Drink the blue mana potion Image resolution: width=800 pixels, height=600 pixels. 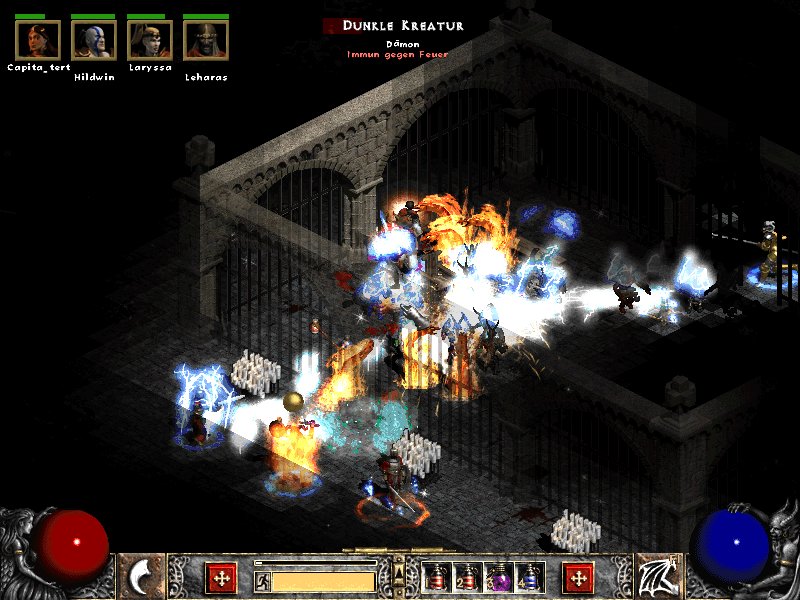[x=529, y=577]
